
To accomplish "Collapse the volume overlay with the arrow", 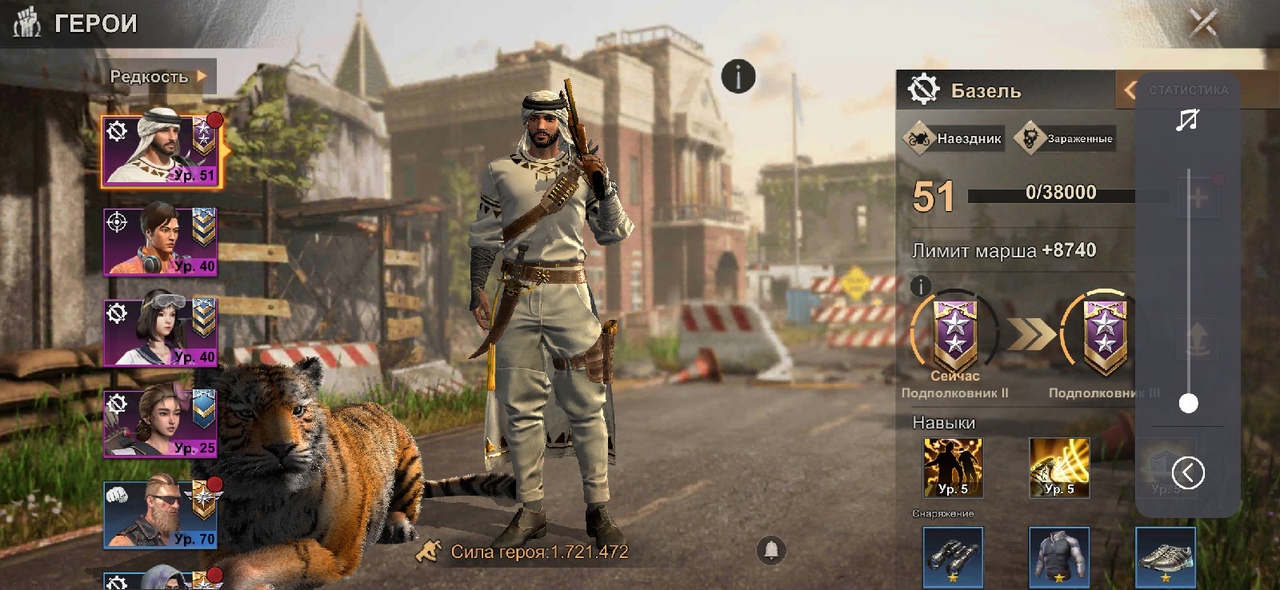I will pyautogui.click(x=1188, y=472).
